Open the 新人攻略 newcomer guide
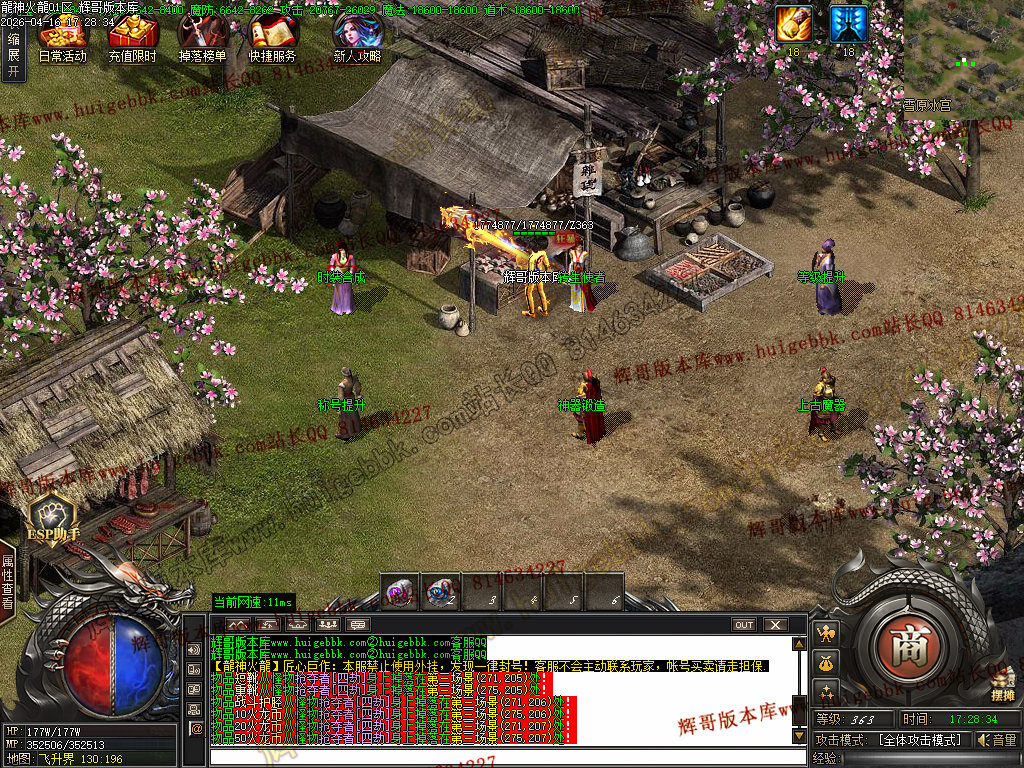Screen dimensions: 1024x768 (x=356, y=36)
